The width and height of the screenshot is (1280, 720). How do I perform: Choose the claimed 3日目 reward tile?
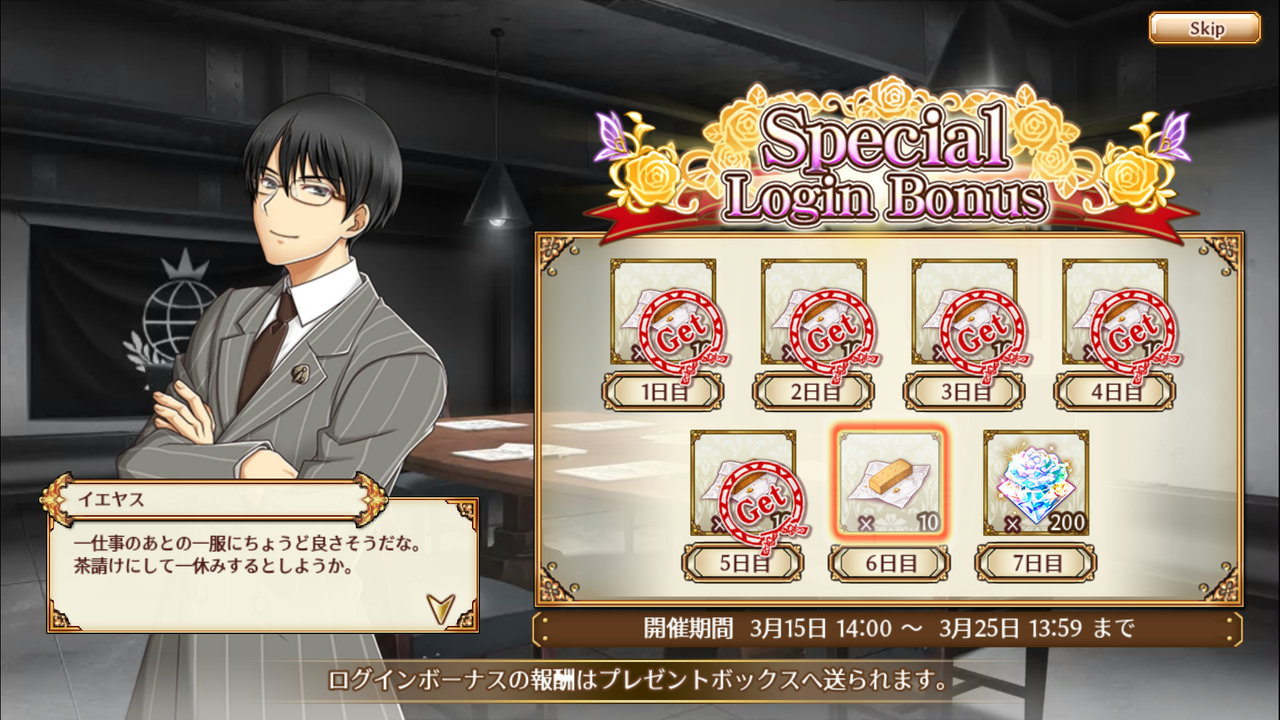click(x=964, y=313)
